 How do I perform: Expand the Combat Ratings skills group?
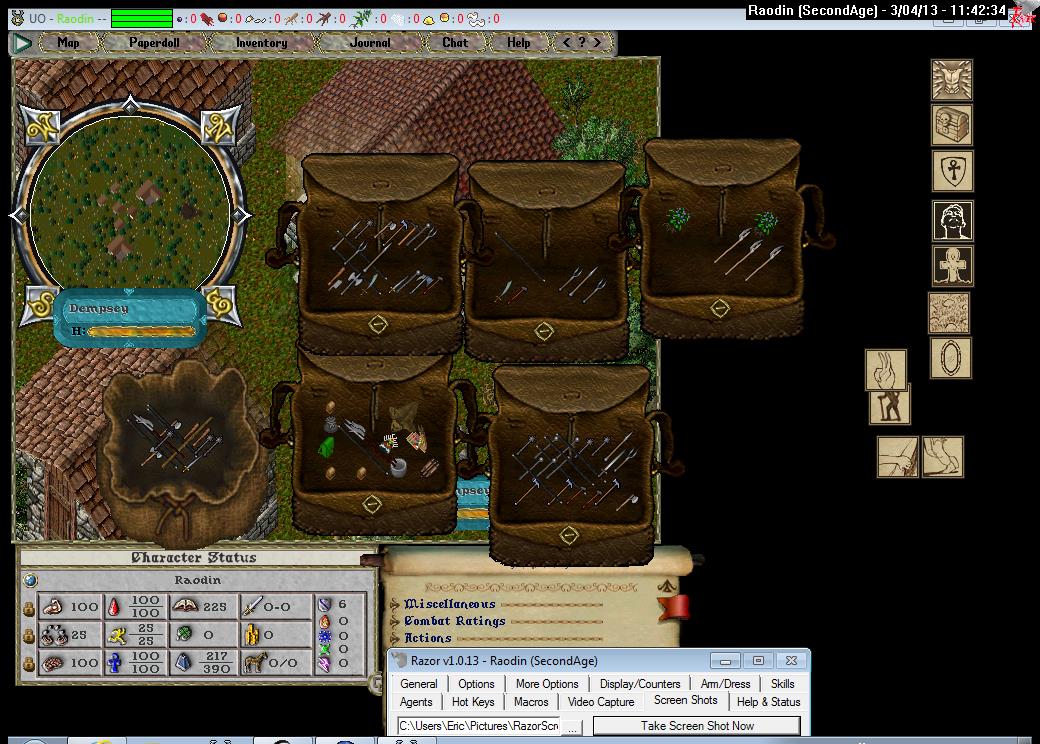[x=454, y=621]
